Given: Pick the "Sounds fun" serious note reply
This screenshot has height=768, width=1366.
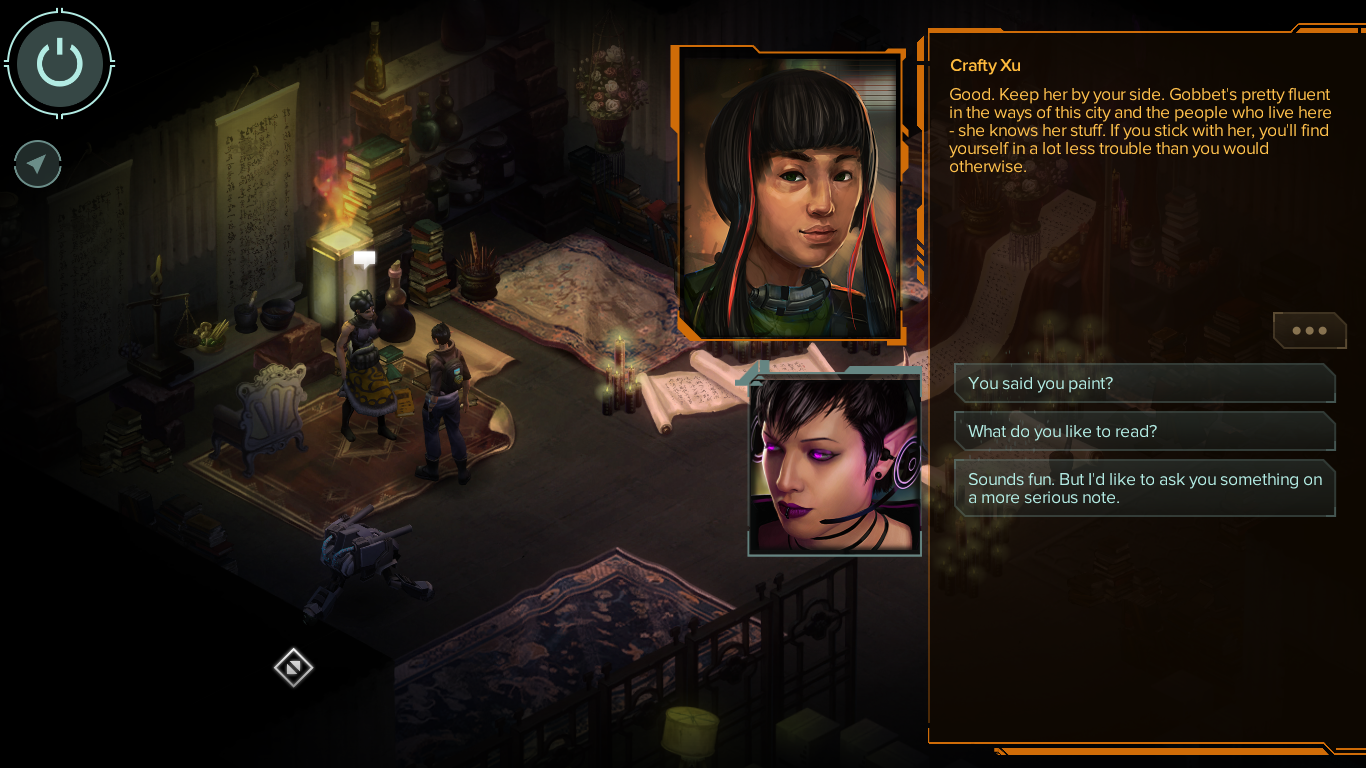Looking at the screenshot, I should (1144, 489).
